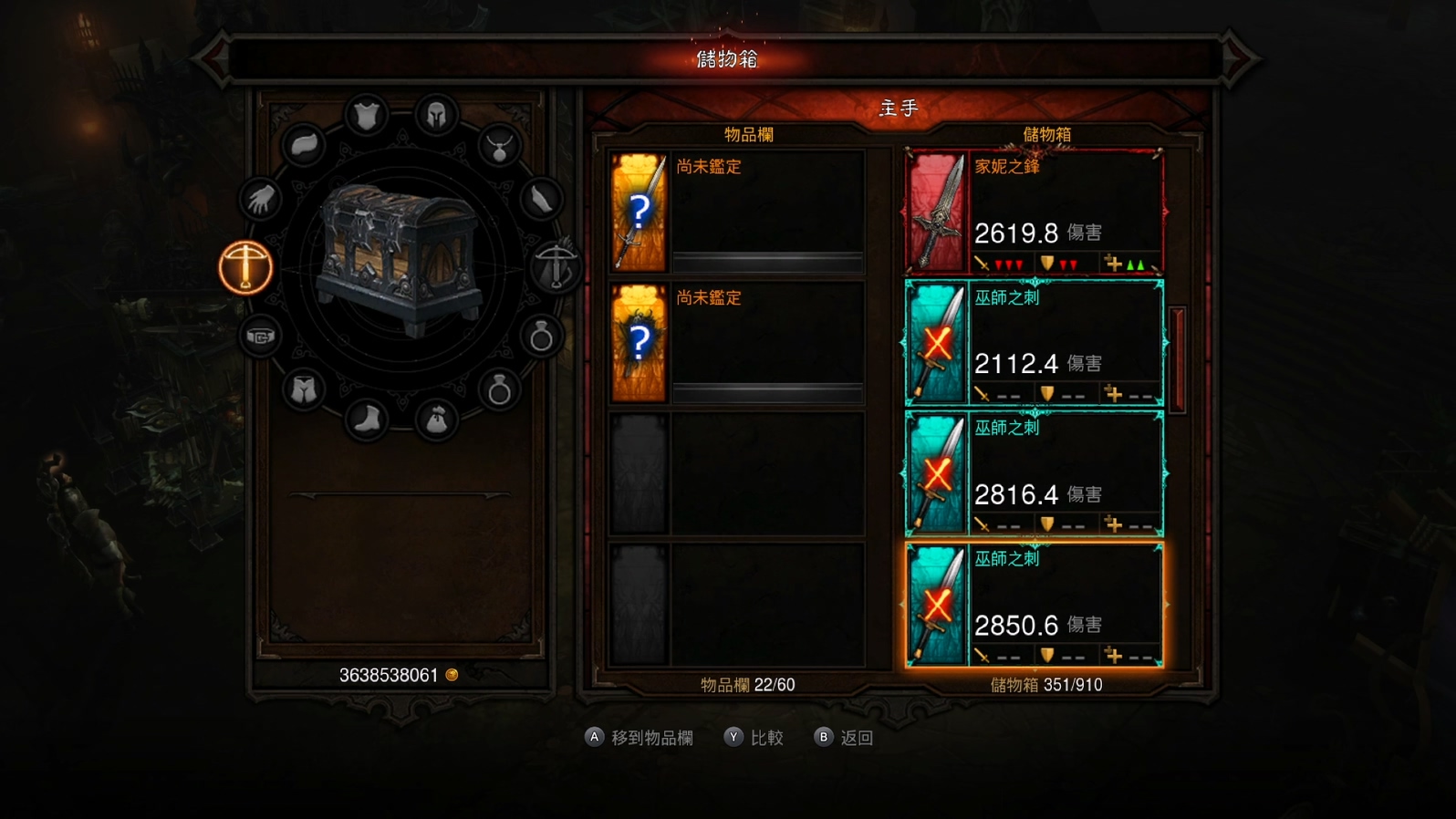
Task: Switch to the chest armor slot
Action: click(367, 116)
